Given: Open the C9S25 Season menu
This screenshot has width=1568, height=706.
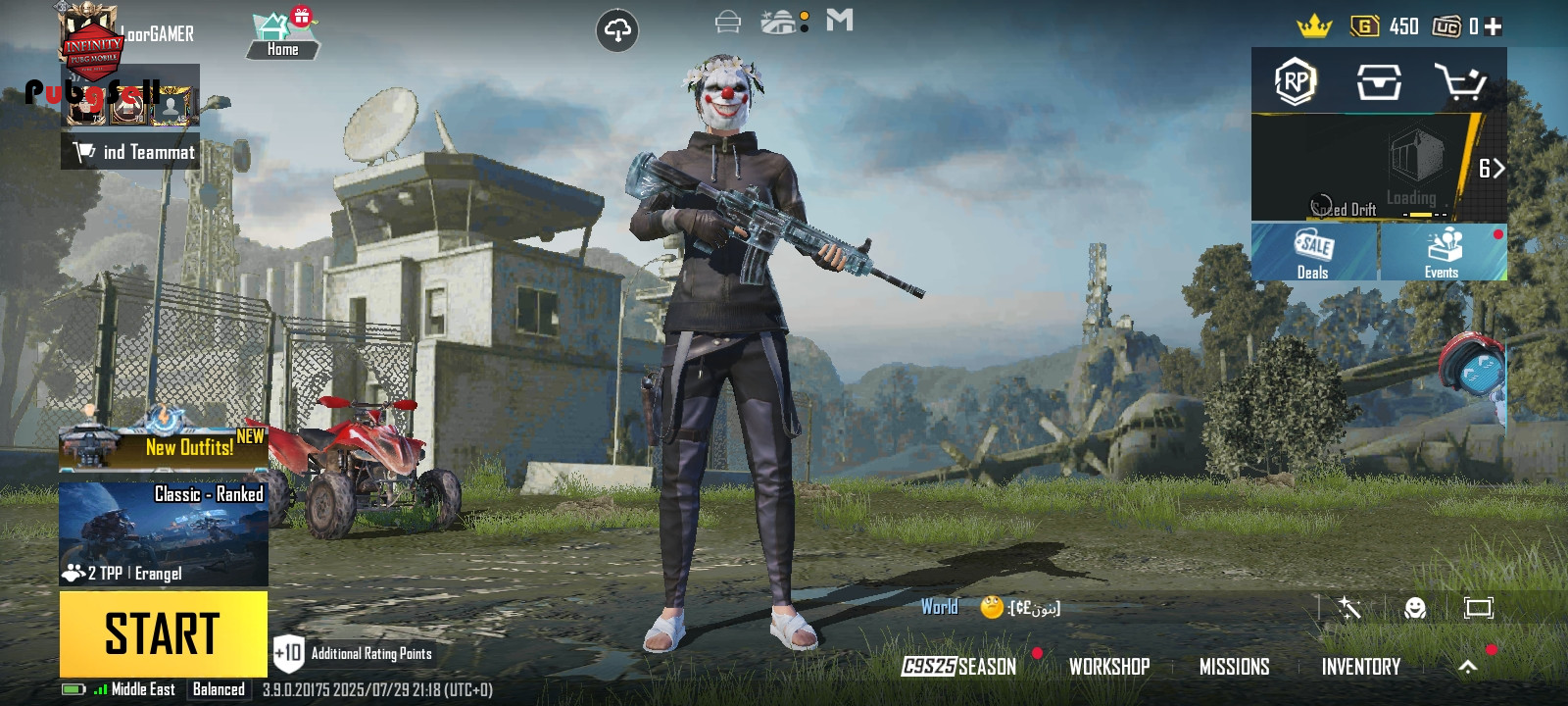Looking at the screenshot, I should pyautogui.click(x=959, y=667).
